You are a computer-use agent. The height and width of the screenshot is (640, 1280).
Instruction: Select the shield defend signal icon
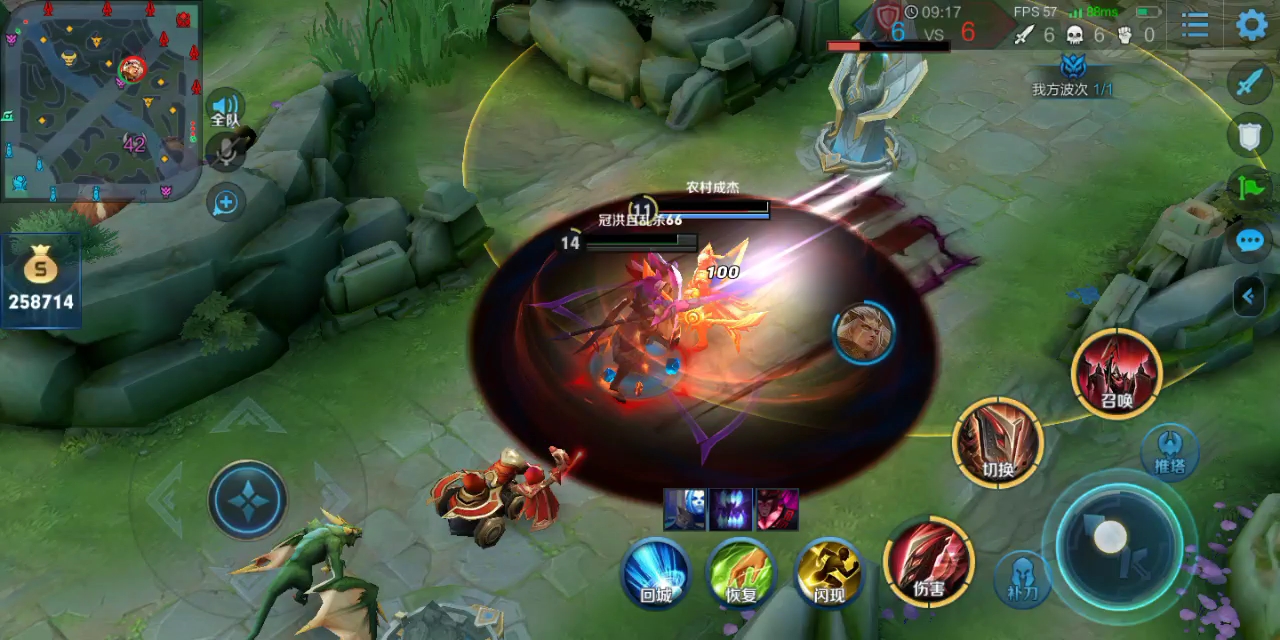[1250, 135]
